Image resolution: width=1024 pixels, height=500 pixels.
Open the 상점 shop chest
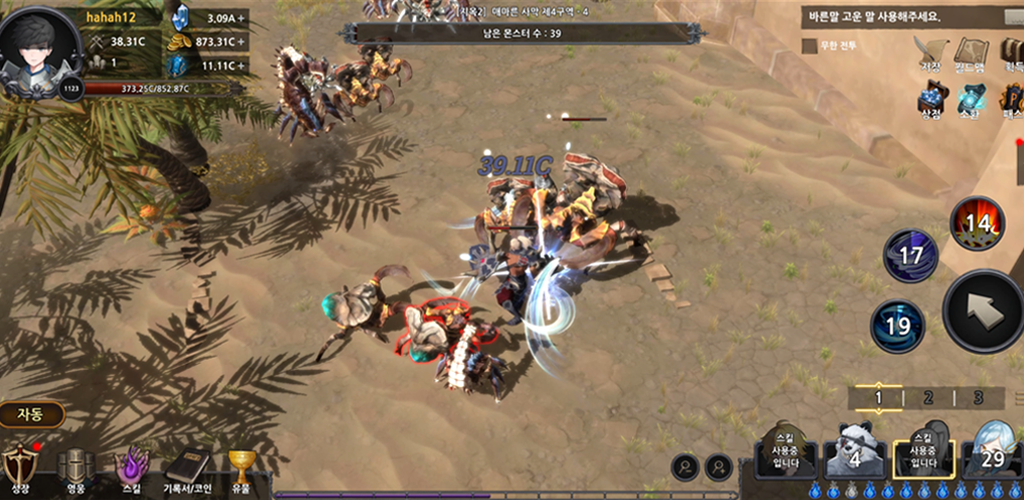tap(932, 100)
